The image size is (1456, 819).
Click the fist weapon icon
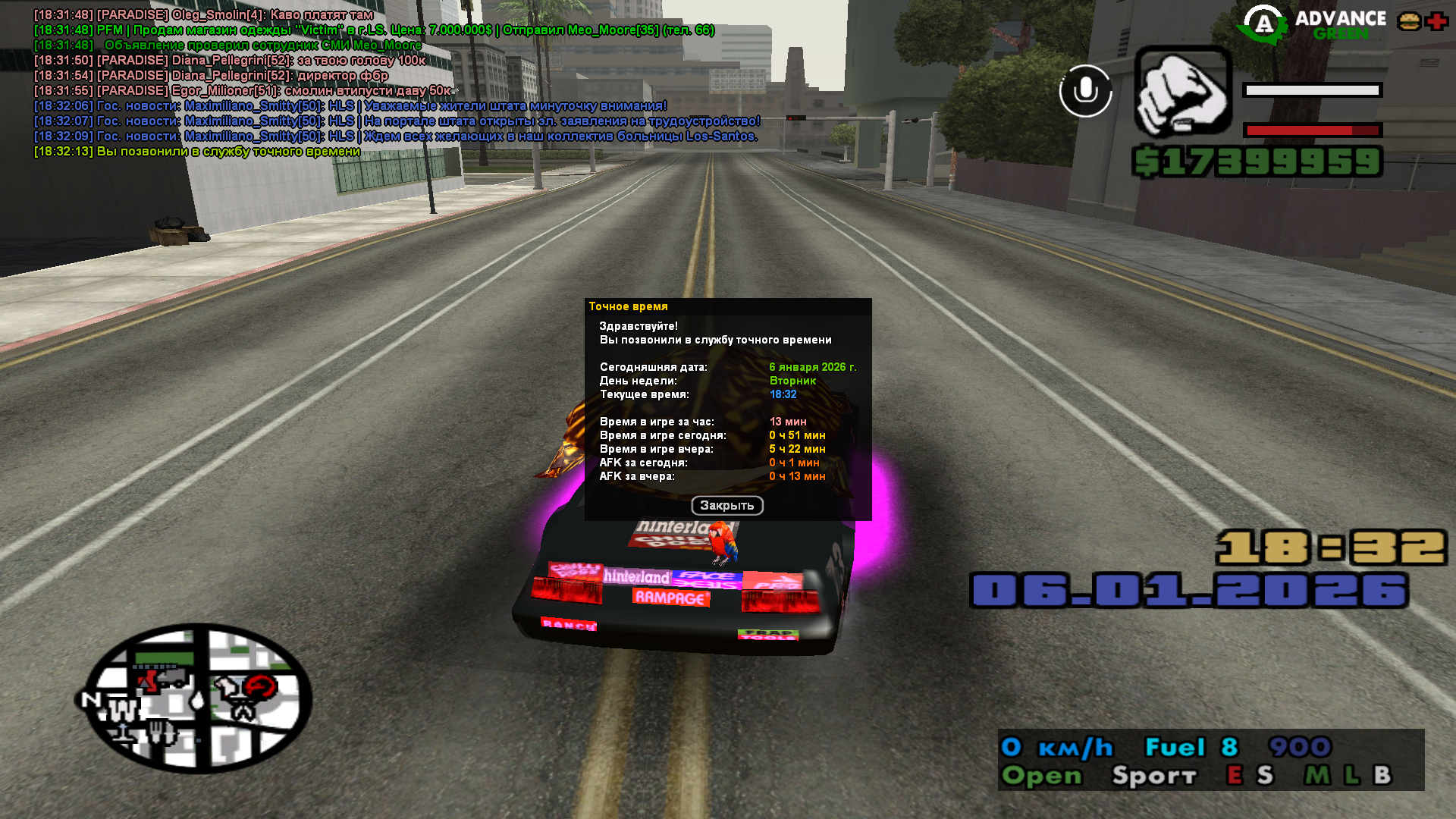click(1182, 93)
